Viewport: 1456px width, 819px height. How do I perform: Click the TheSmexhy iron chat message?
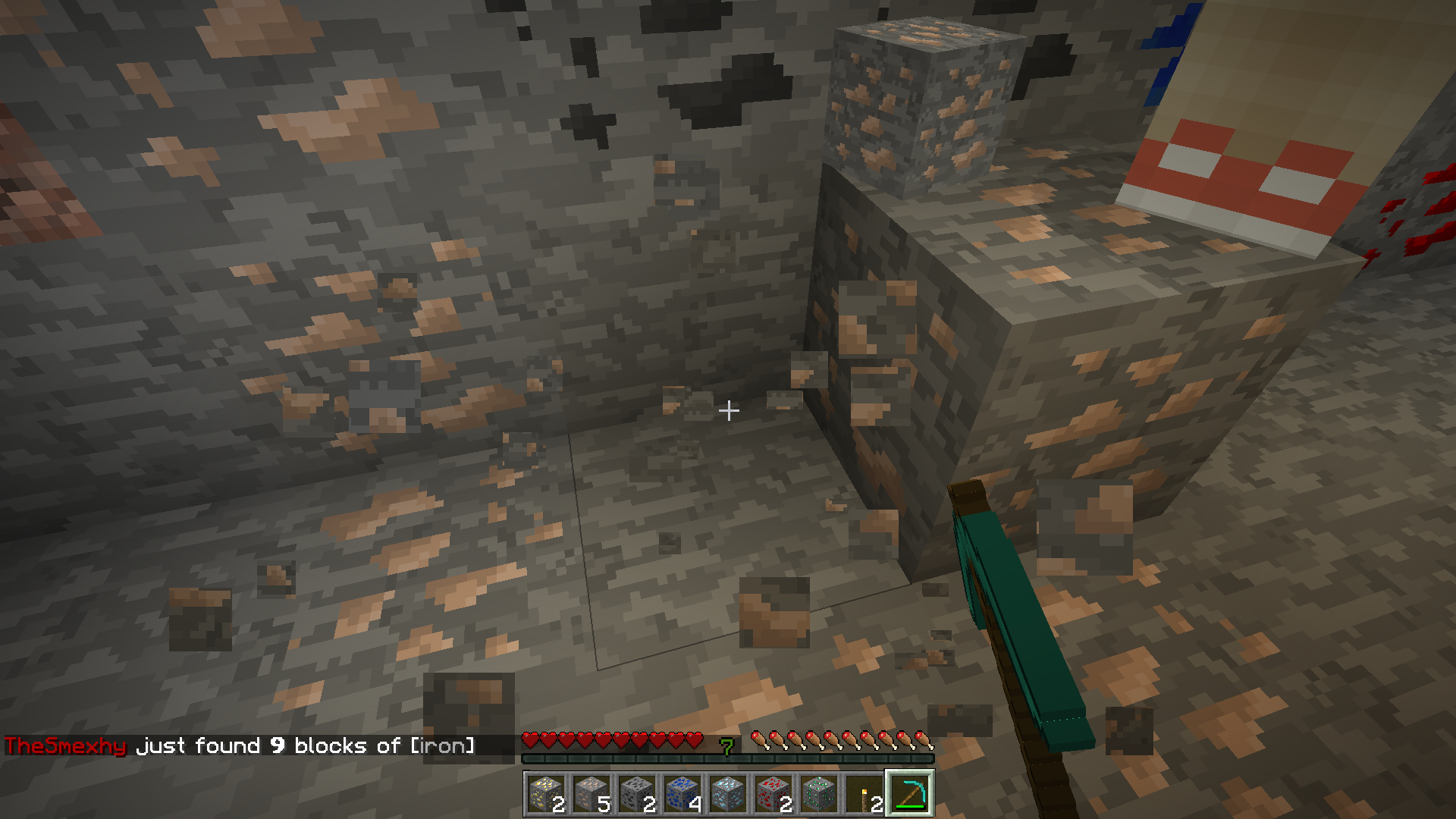(x=240, y=746)
